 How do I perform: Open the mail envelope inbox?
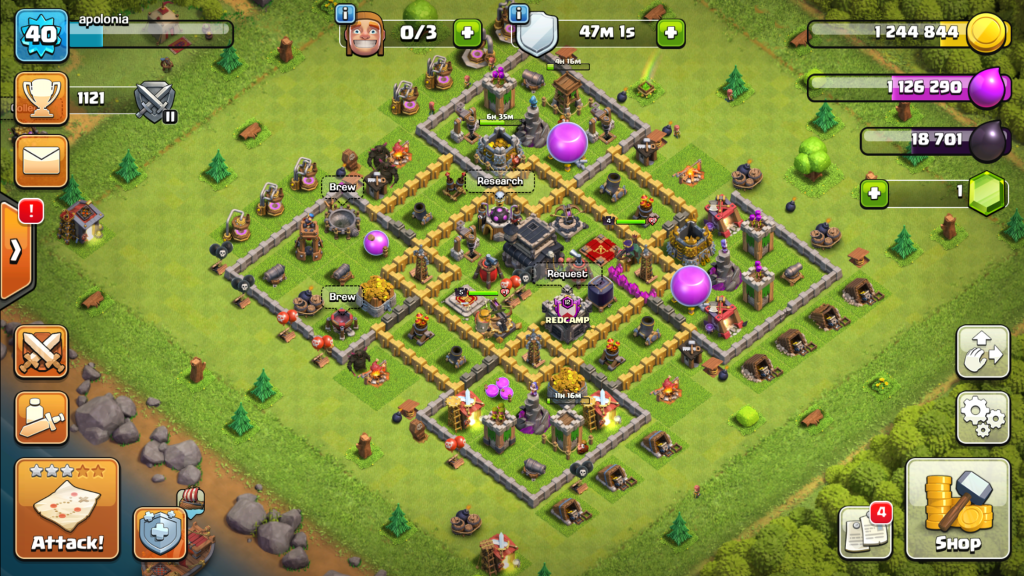[x=41, y=161]
